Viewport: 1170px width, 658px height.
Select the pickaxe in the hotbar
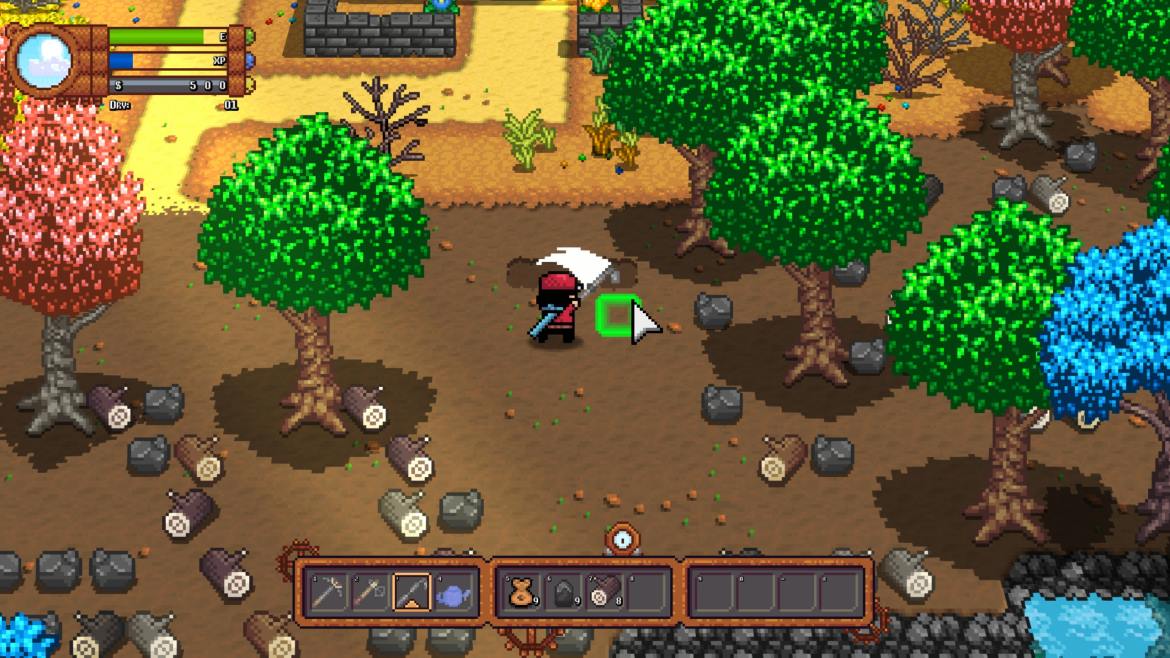click(x=328, y=594)
